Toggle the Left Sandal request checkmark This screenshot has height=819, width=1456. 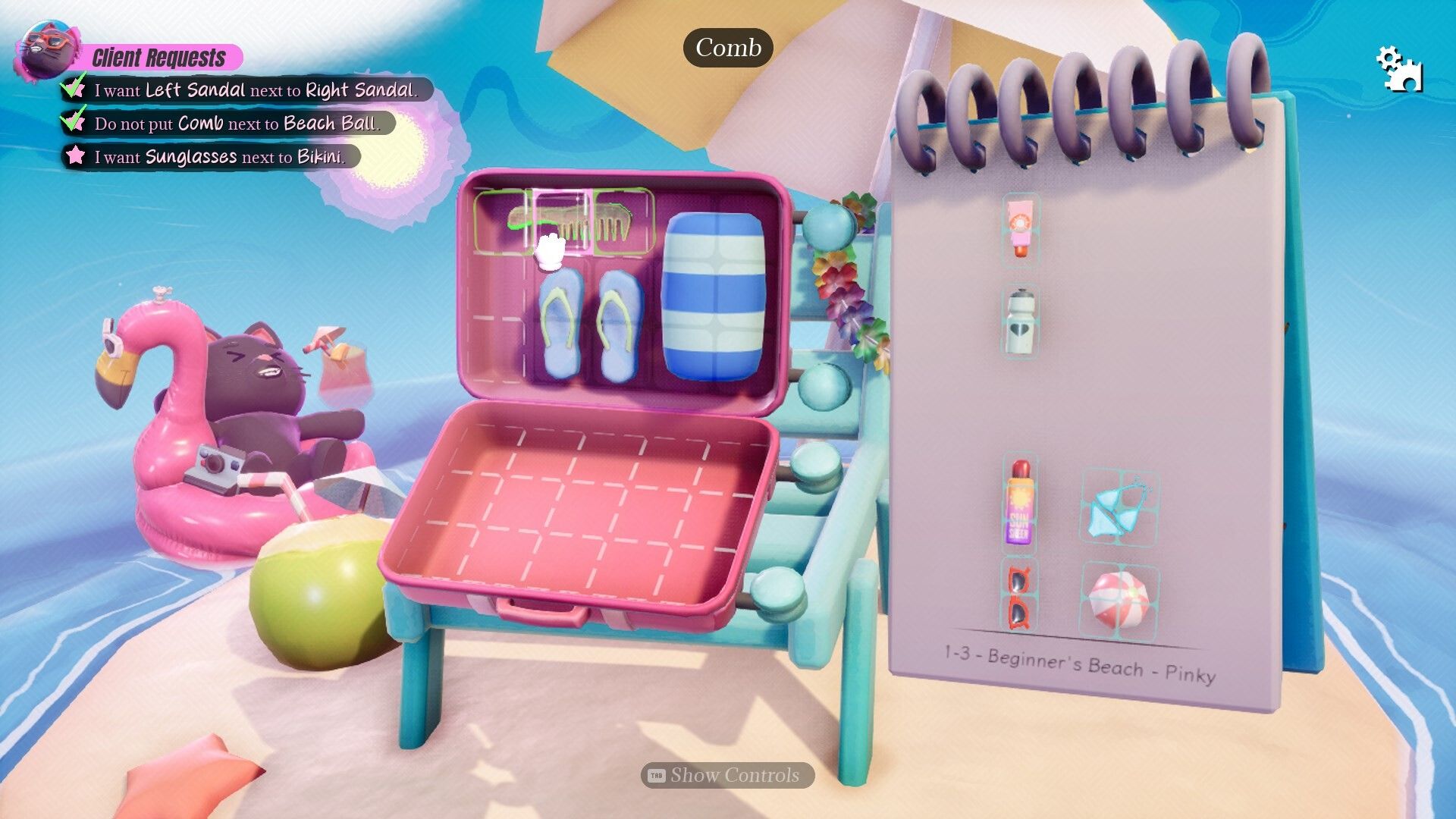tap(72, 87)
